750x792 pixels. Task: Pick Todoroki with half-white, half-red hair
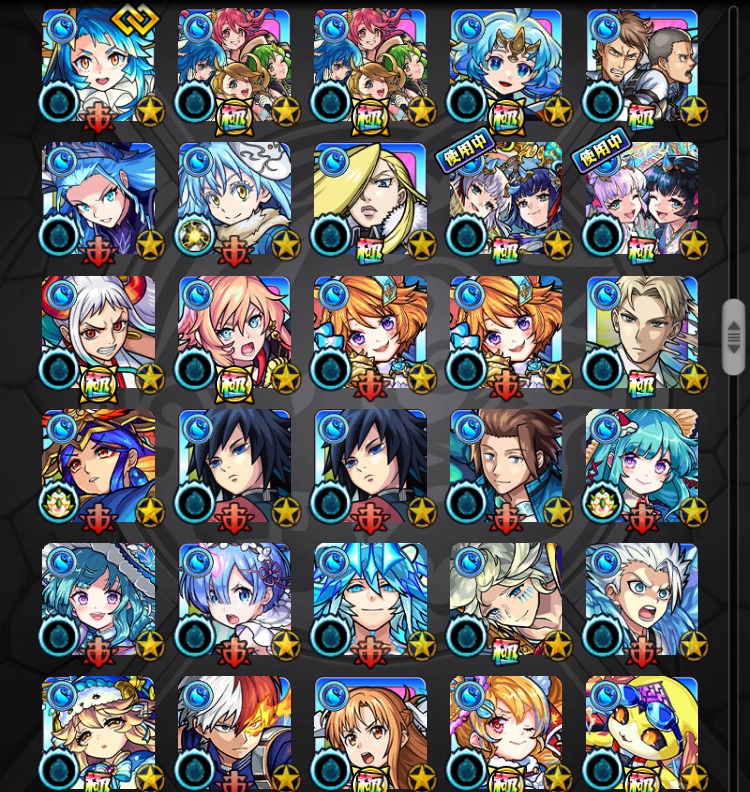tap(234, 733)
